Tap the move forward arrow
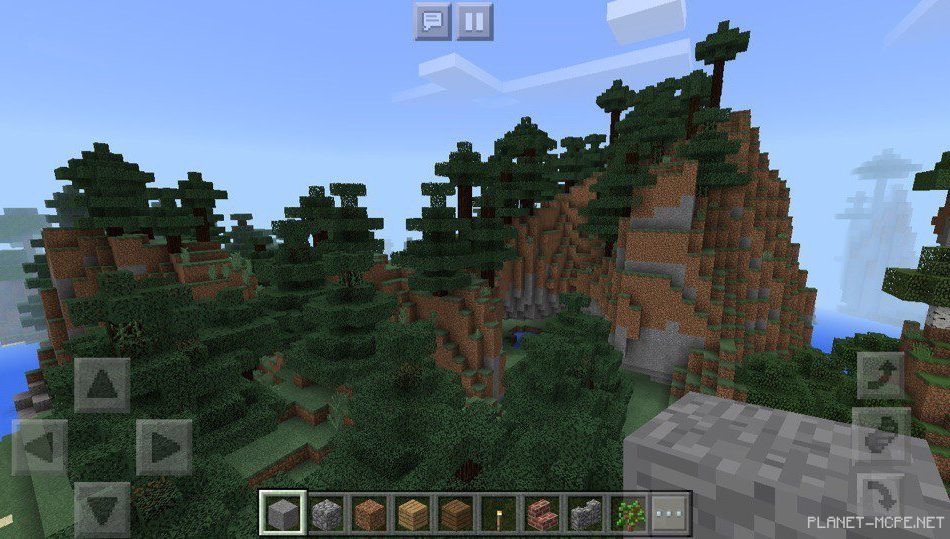The width and height of the screenshot is (950, 539). (102, 385)
